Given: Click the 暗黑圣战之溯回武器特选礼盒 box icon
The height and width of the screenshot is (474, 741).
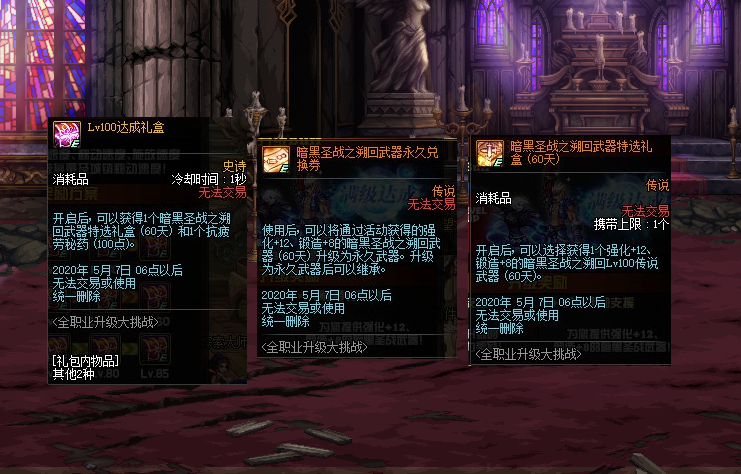Looking at the screenshot, I should pyautogui.click(x=490, y=152).
